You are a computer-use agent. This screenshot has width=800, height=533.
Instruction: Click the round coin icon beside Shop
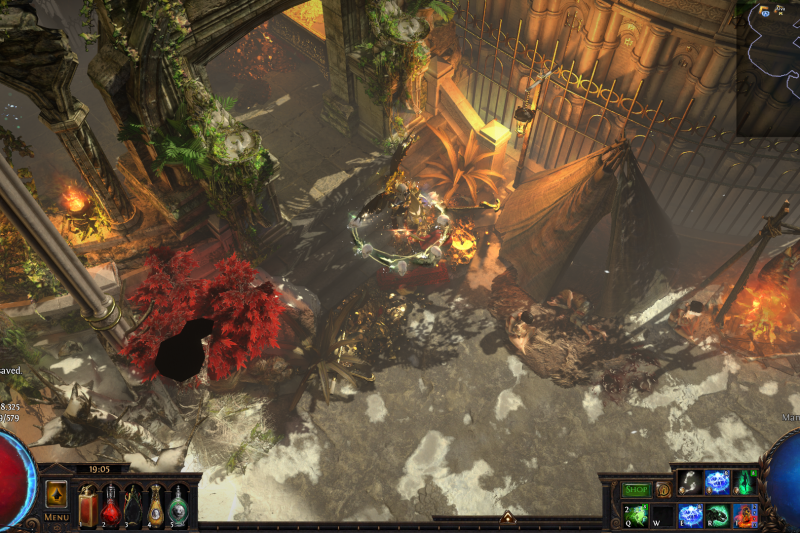click(662, 490)
